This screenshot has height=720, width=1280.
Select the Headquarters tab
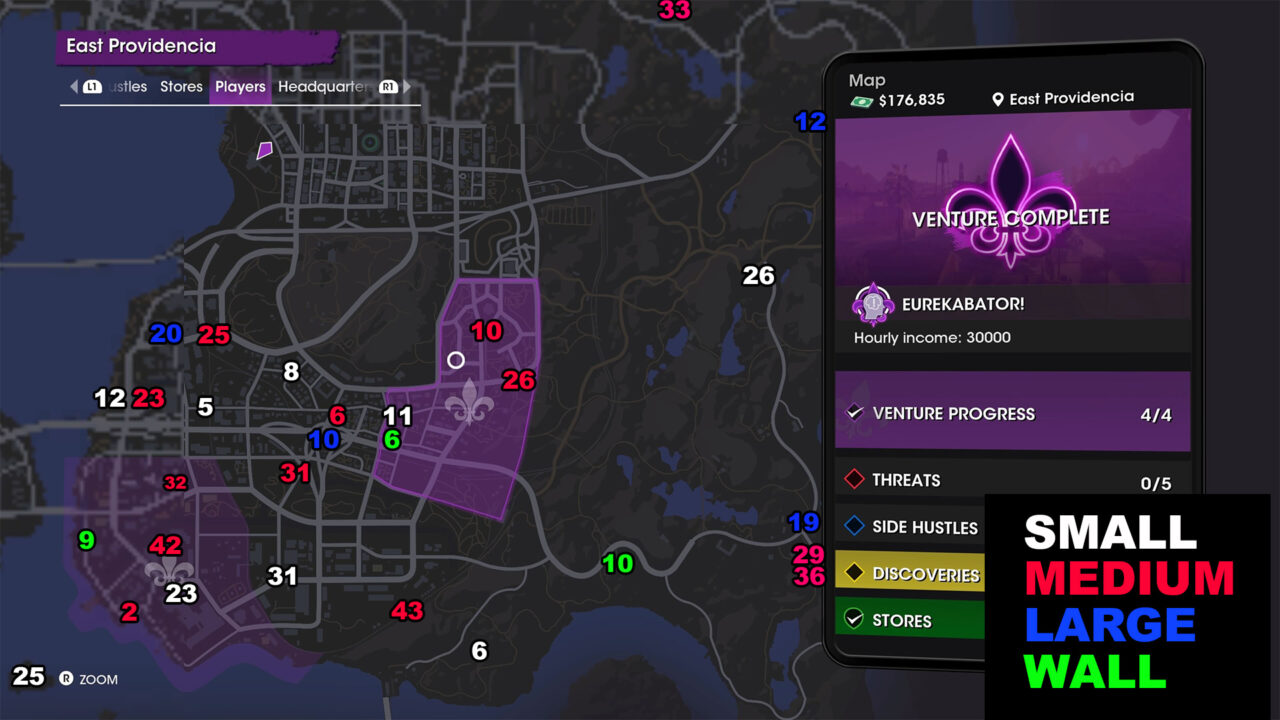(x=325, y=86)
